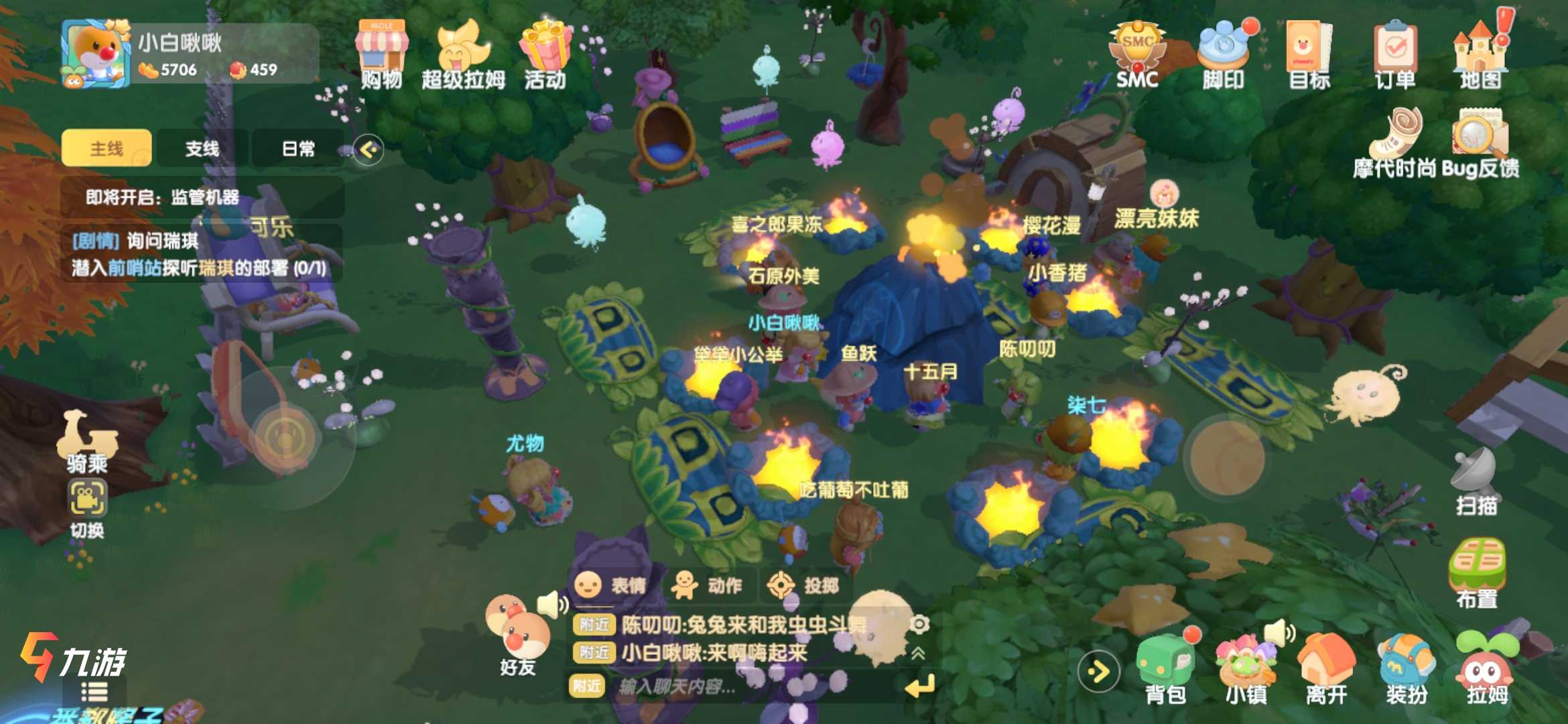Open the 目标 goals book
Viewport: 1568px width, 724px height.
(x=1309, y=54)
